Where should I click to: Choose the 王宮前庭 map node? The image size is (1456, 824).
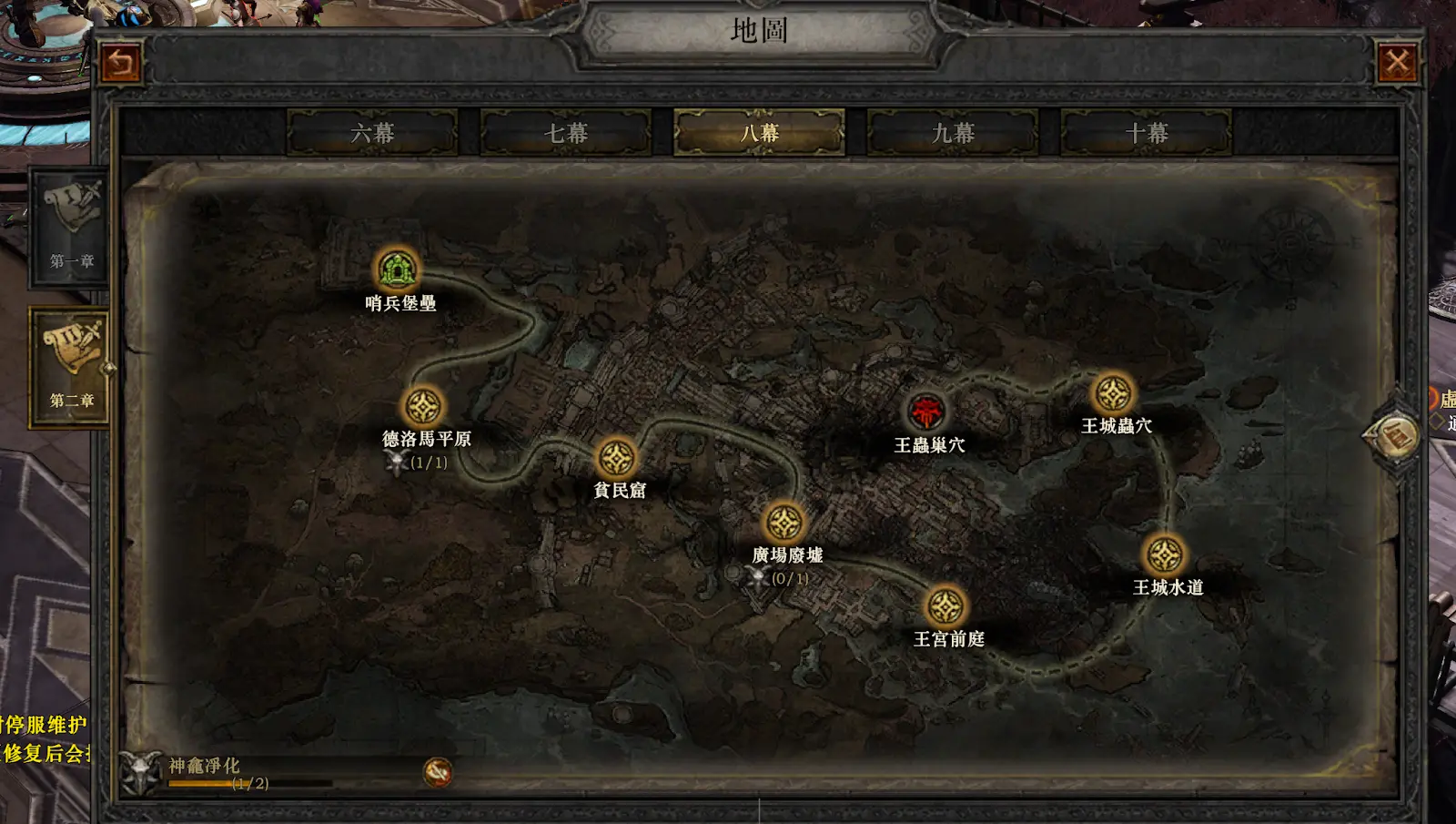pyautogui.click(x=945, y=606)
